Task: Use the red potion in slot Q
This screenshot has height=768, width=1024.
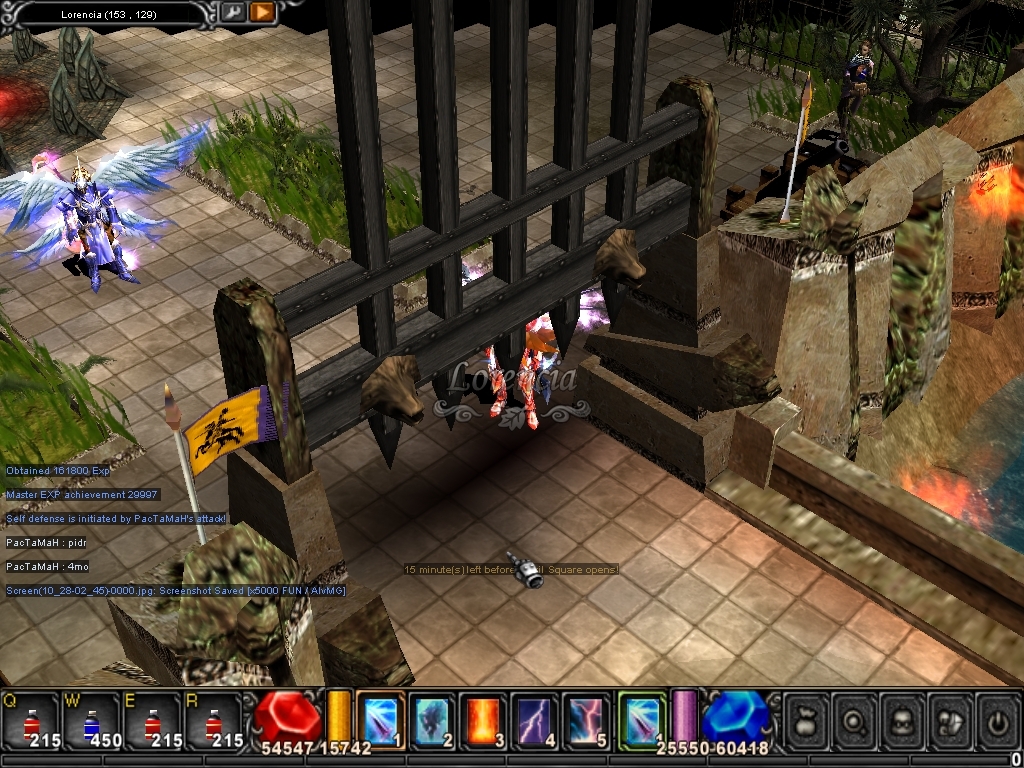Action: point(30,720)
